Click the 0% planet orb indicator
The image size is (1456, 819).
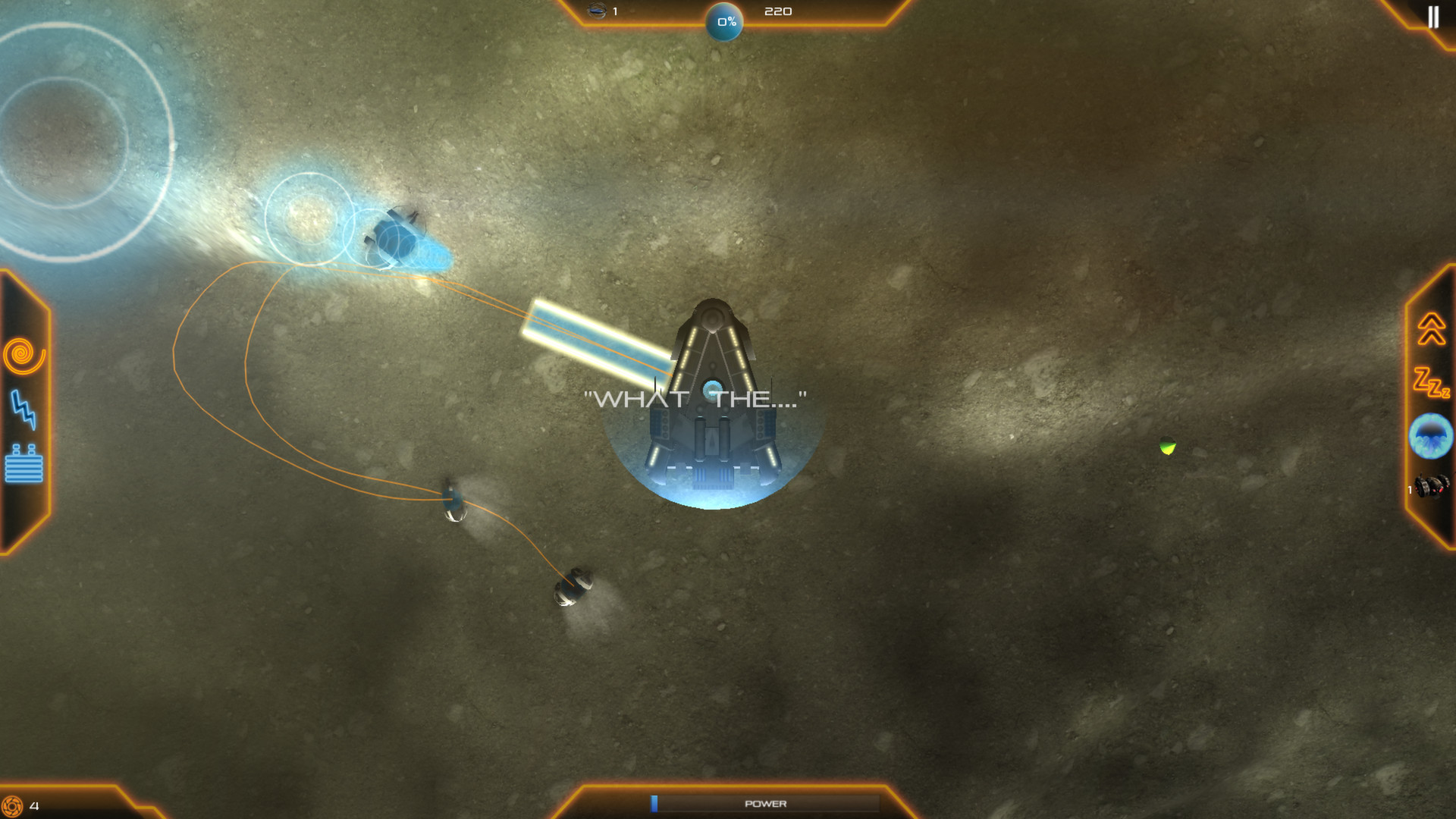[x=723, y=22]
